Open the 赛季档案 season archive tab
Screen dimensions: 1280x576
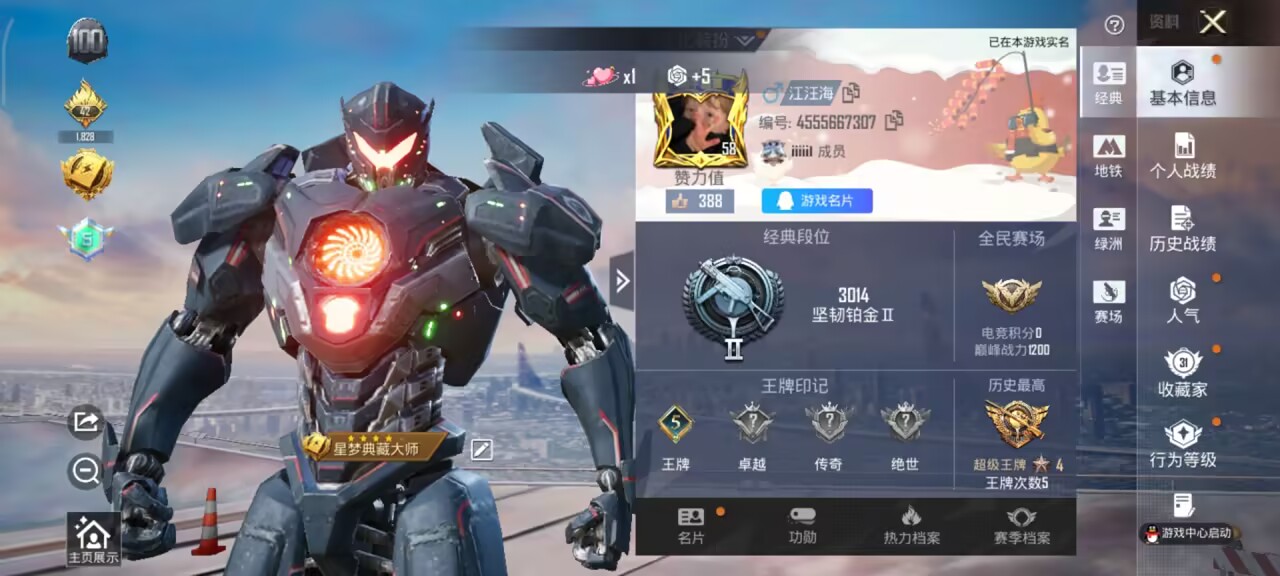click(x=1021, y=526)
